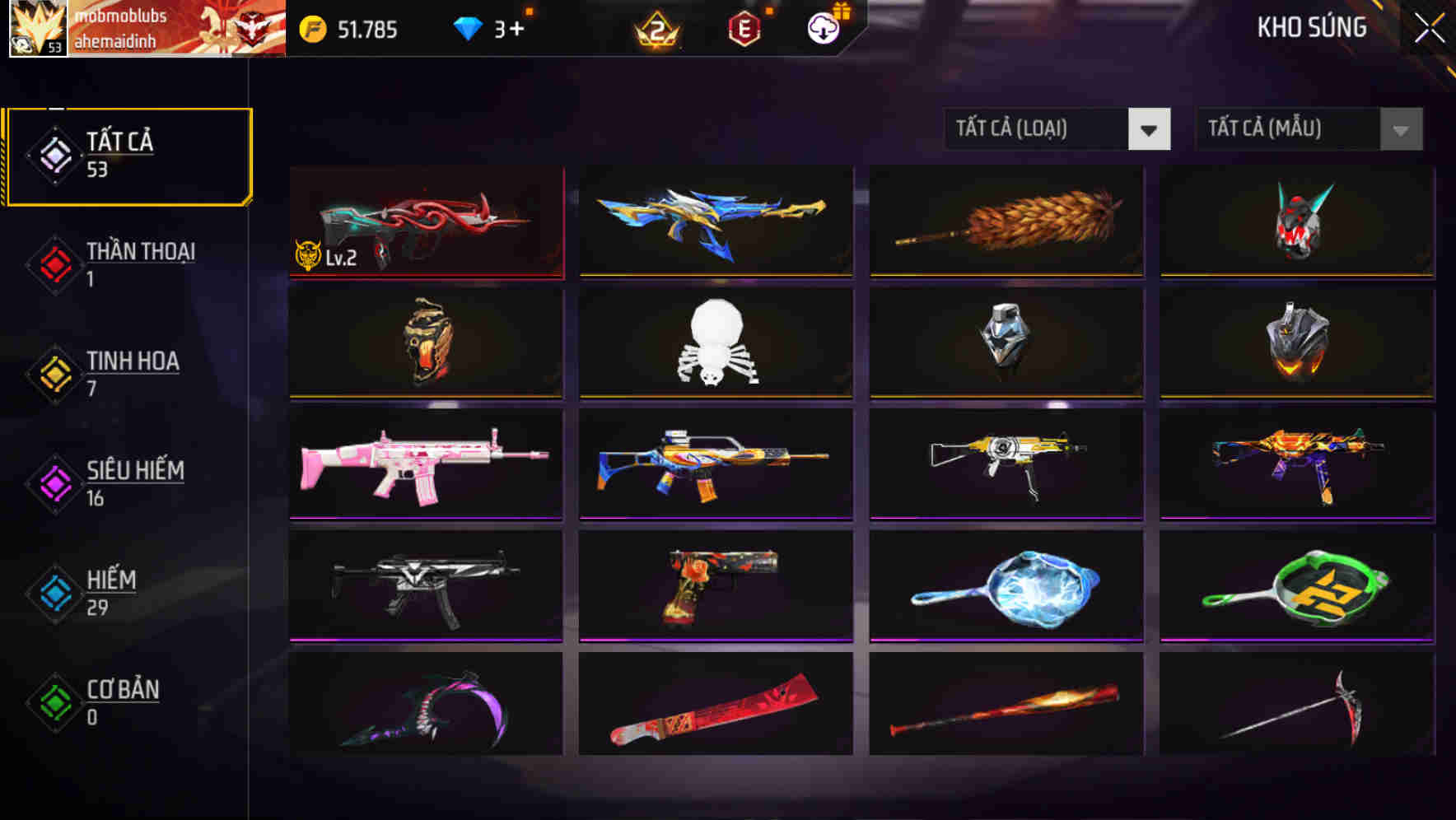Open the gift download icon on top bar
This screenshot has height=820, width=1456.
822,27
